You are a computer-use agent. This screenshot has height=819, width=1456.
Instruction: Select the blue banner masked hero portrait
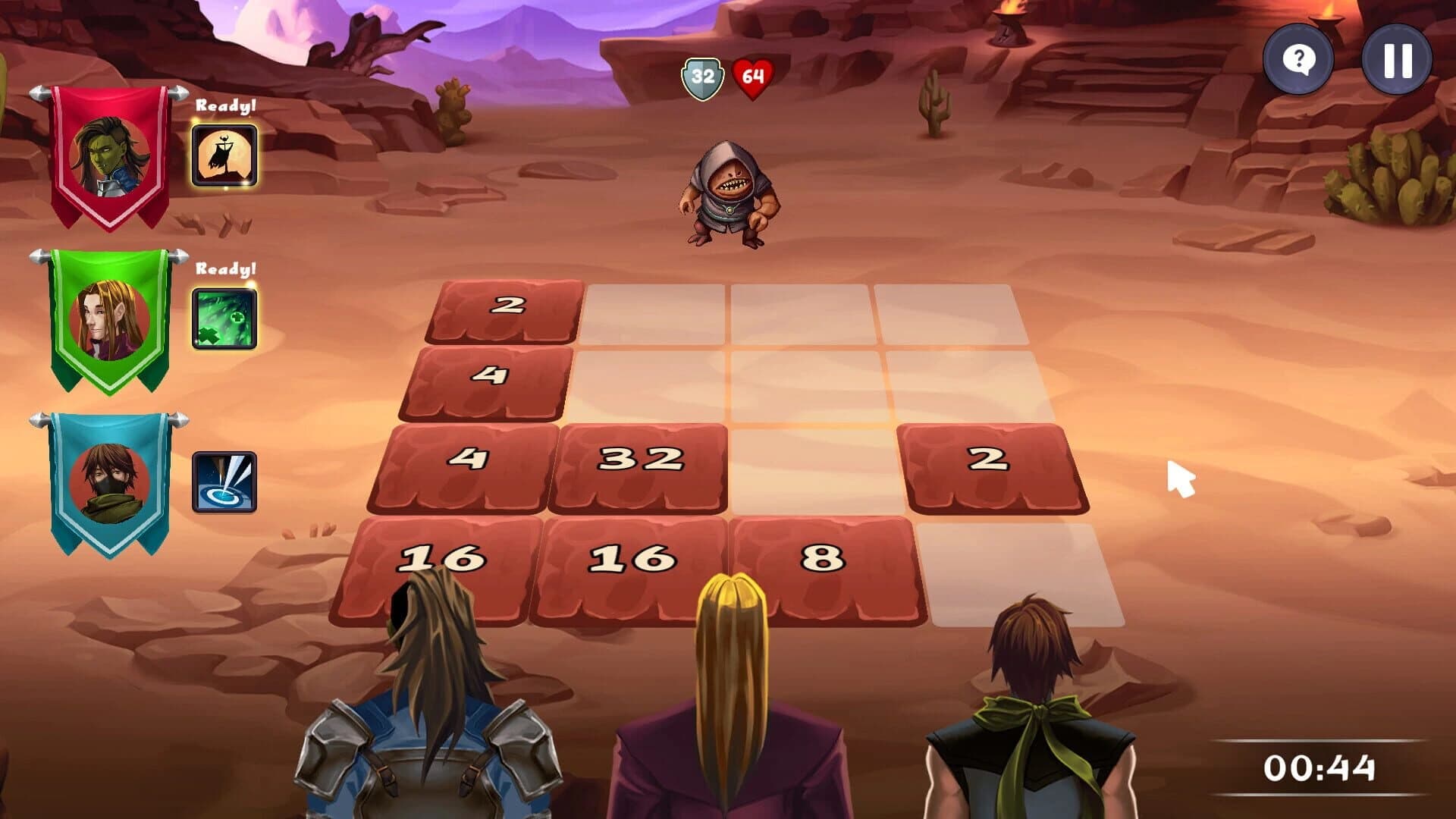point(110,482)
